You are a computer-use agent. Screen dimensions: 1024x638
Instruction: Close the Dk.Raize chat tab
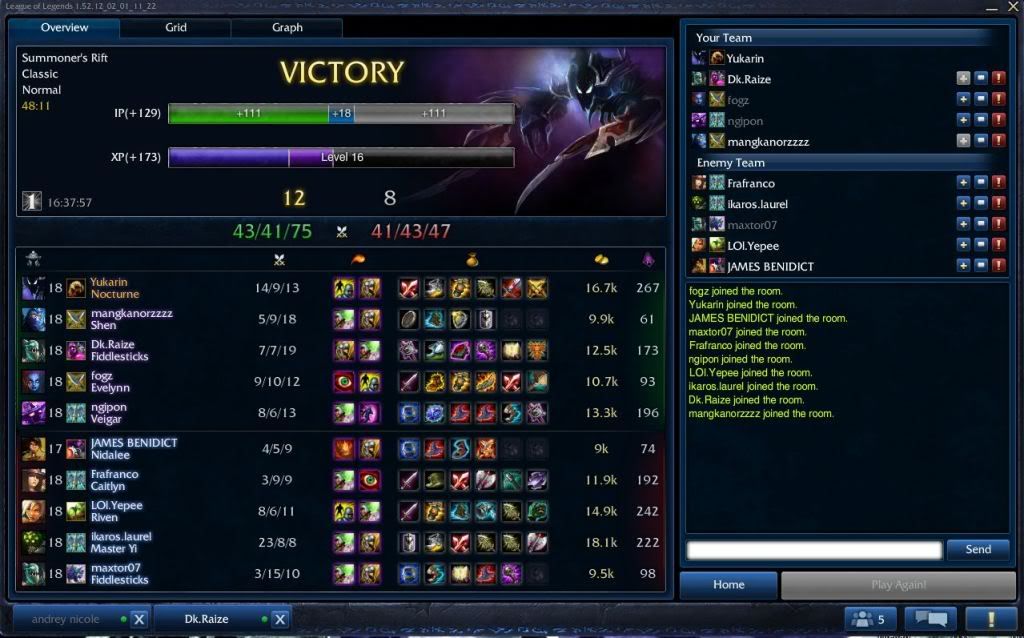pyautogui.click(x=280, y=619)
